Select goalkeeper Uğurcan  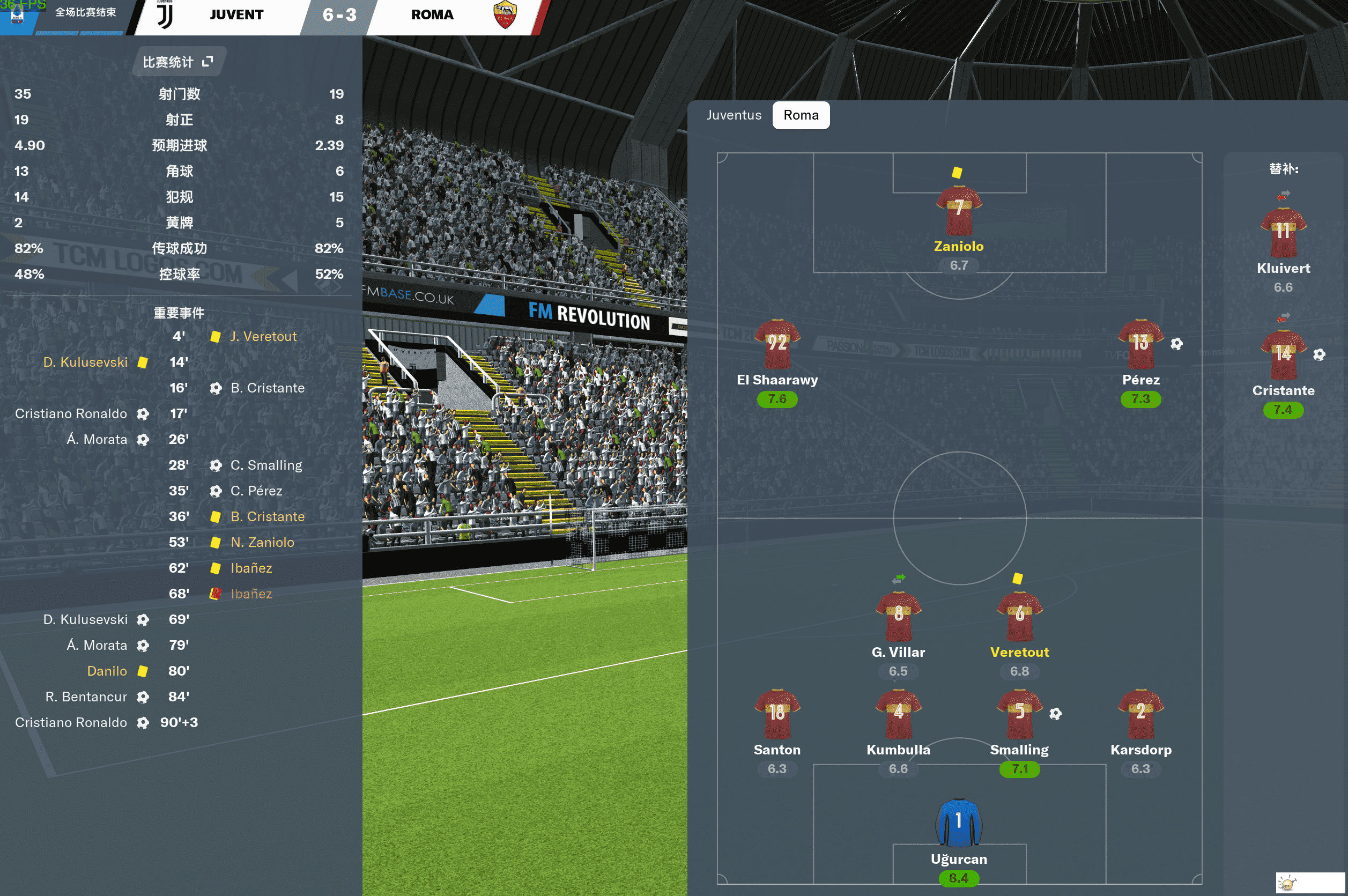click(x=958, y=824)
